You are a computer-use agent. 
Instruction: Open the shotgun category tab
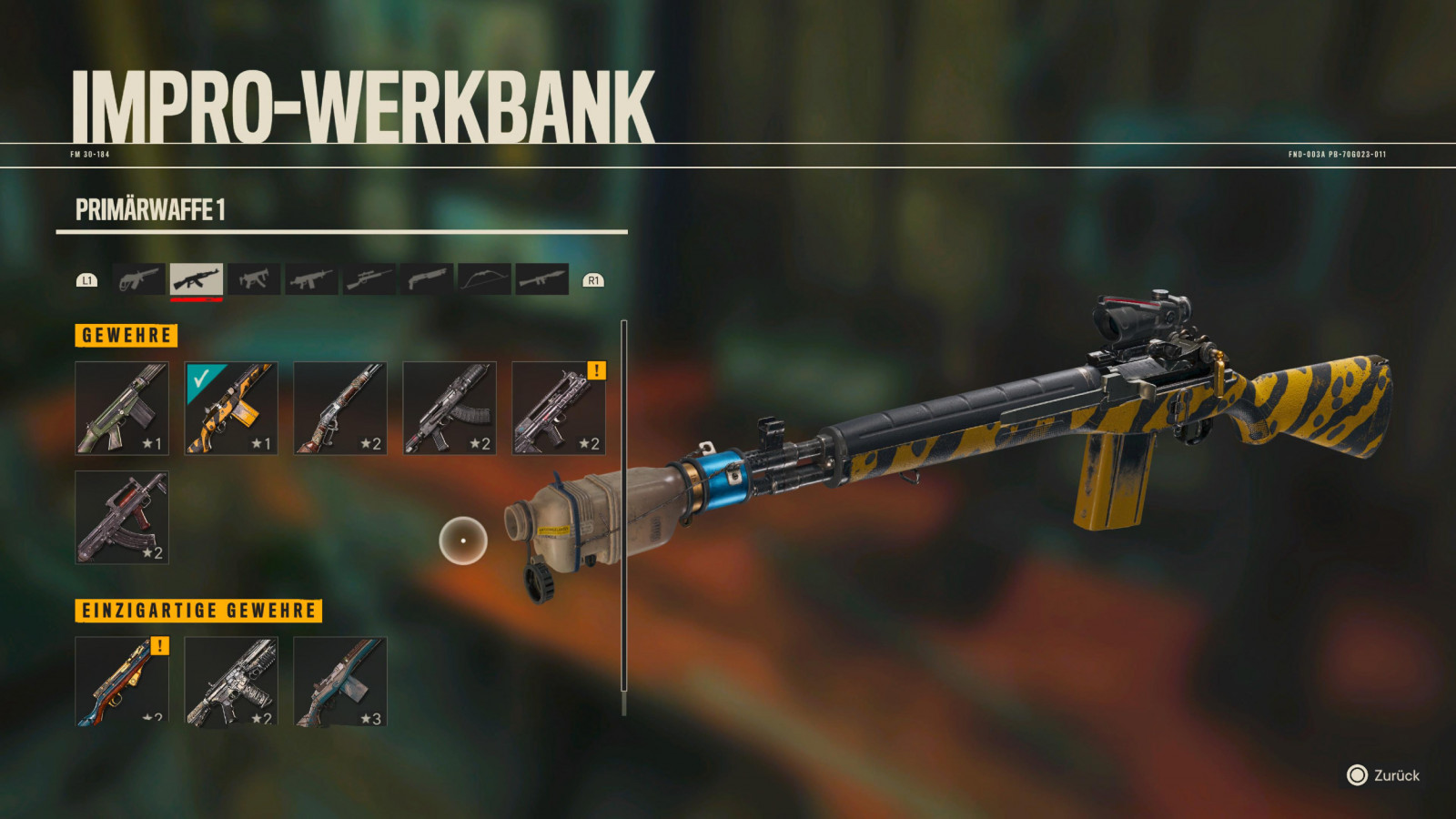[x=426, y=279]
